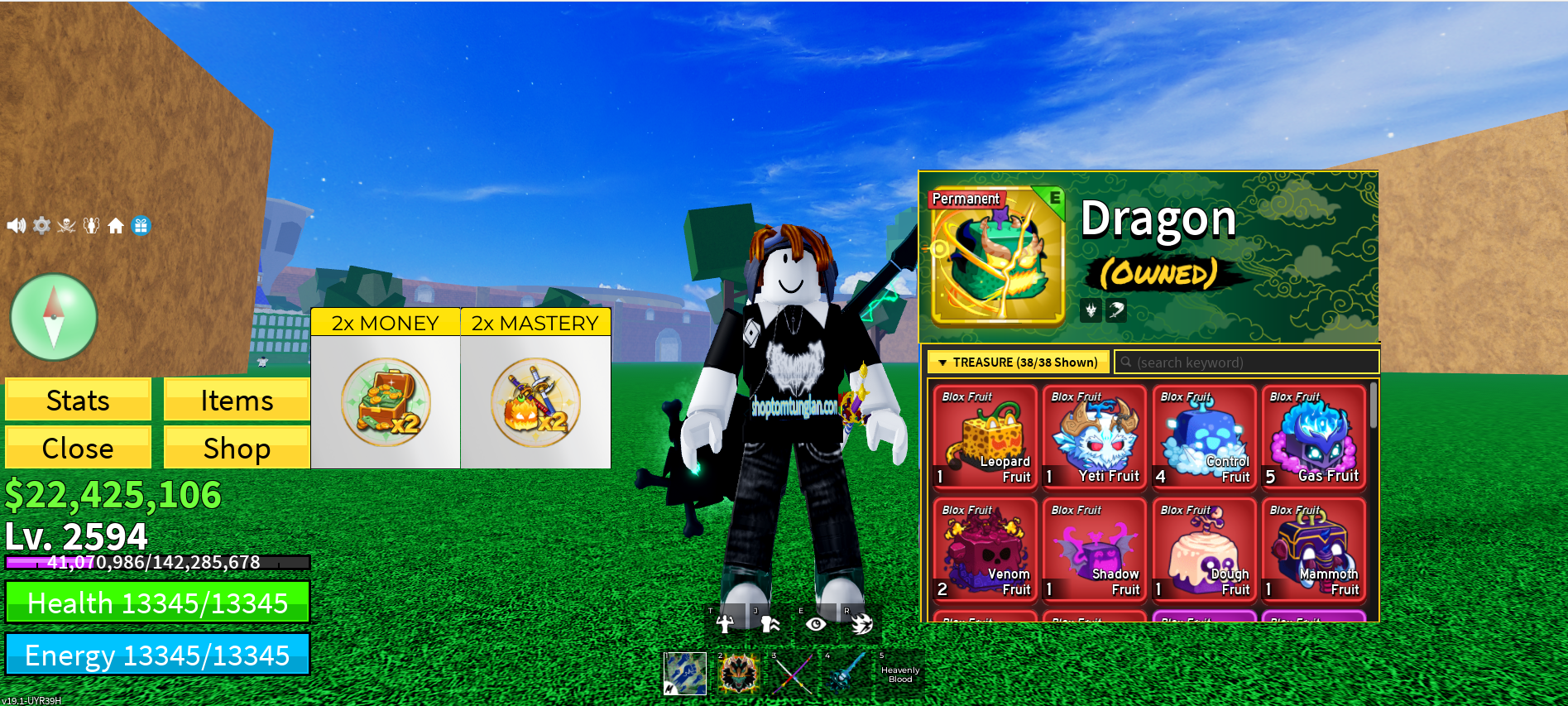Screen dimensions: 1568x706
Task: Mute game audio with the speaker icon
Action: coord(15,225)
